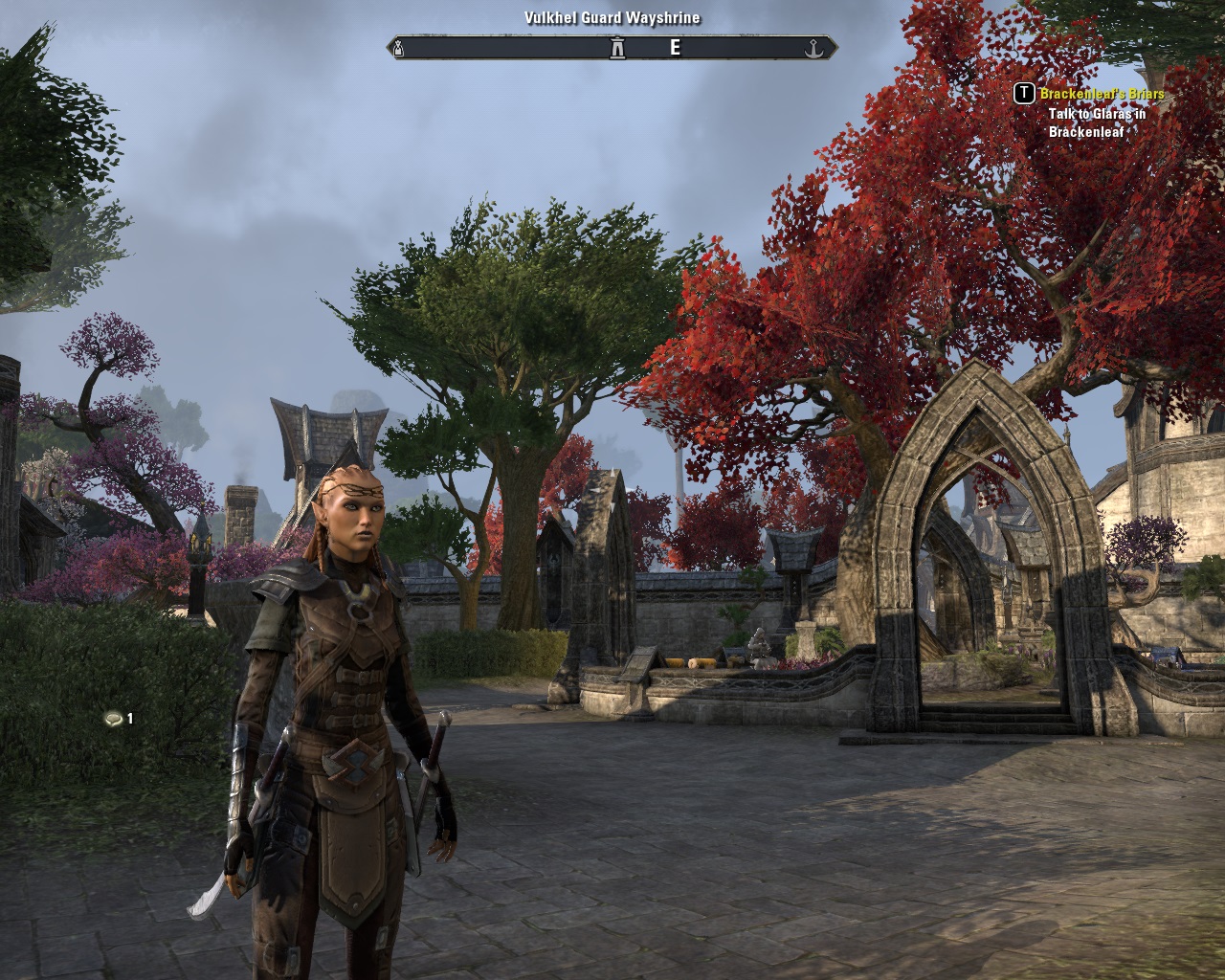This screenshot has width=1225, height=980.
Task: Click the bag-shaped marker on the compass
Action: click(x=400, y=48)
